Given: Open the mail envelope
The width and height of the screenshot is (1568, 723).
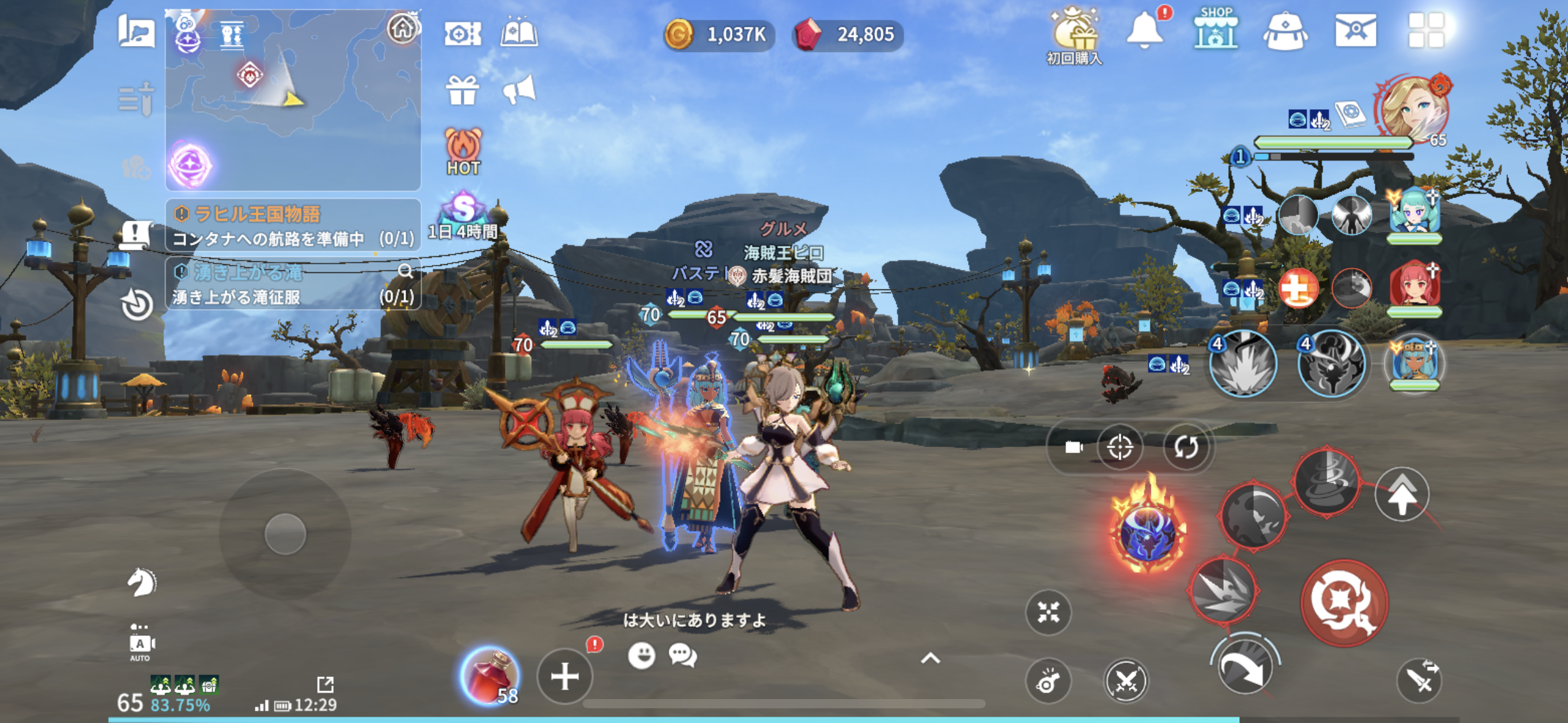Looking at the screenshot, I should click(x=1356, y=31).
